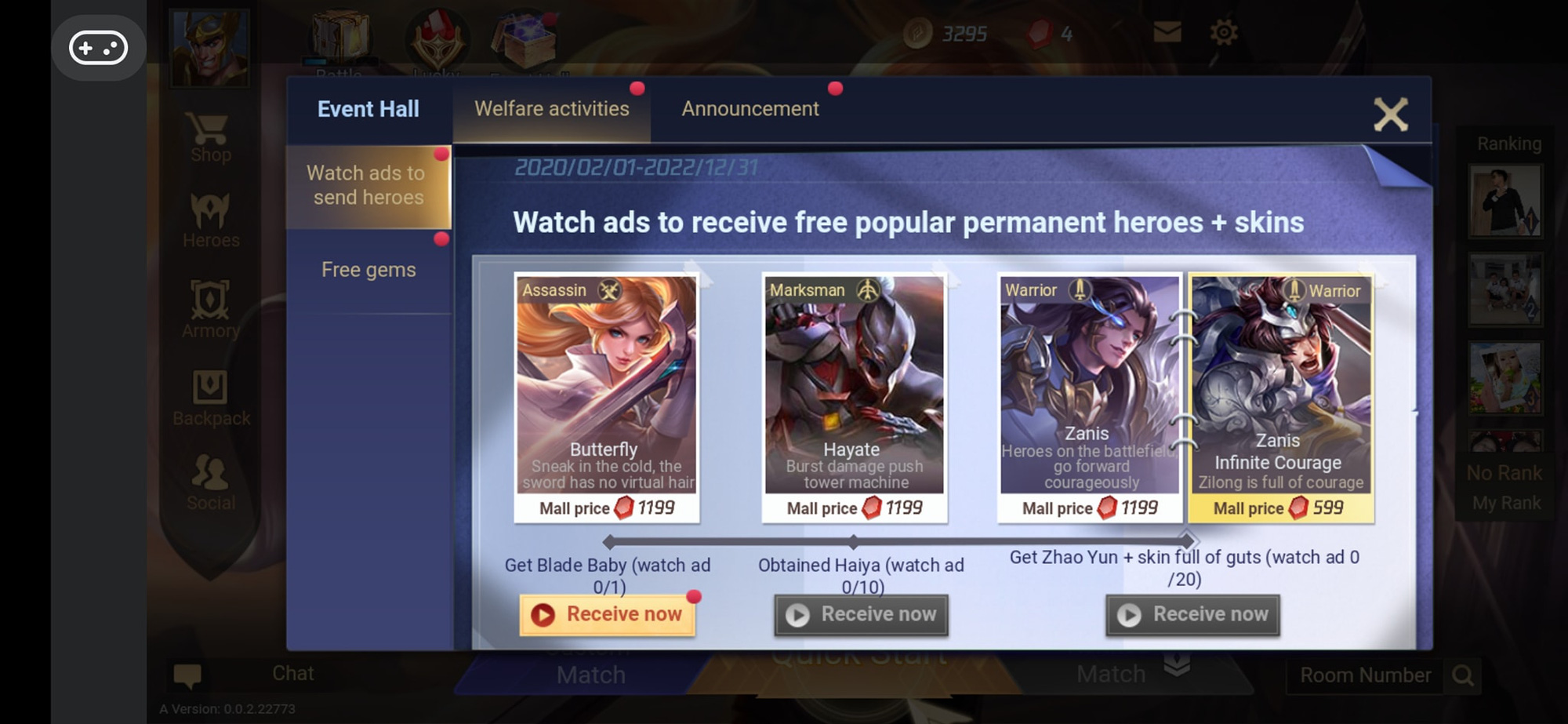This screenshot has width=1568, height=724.
Task: Open My Rank on the right
Action: point(1504,503)
